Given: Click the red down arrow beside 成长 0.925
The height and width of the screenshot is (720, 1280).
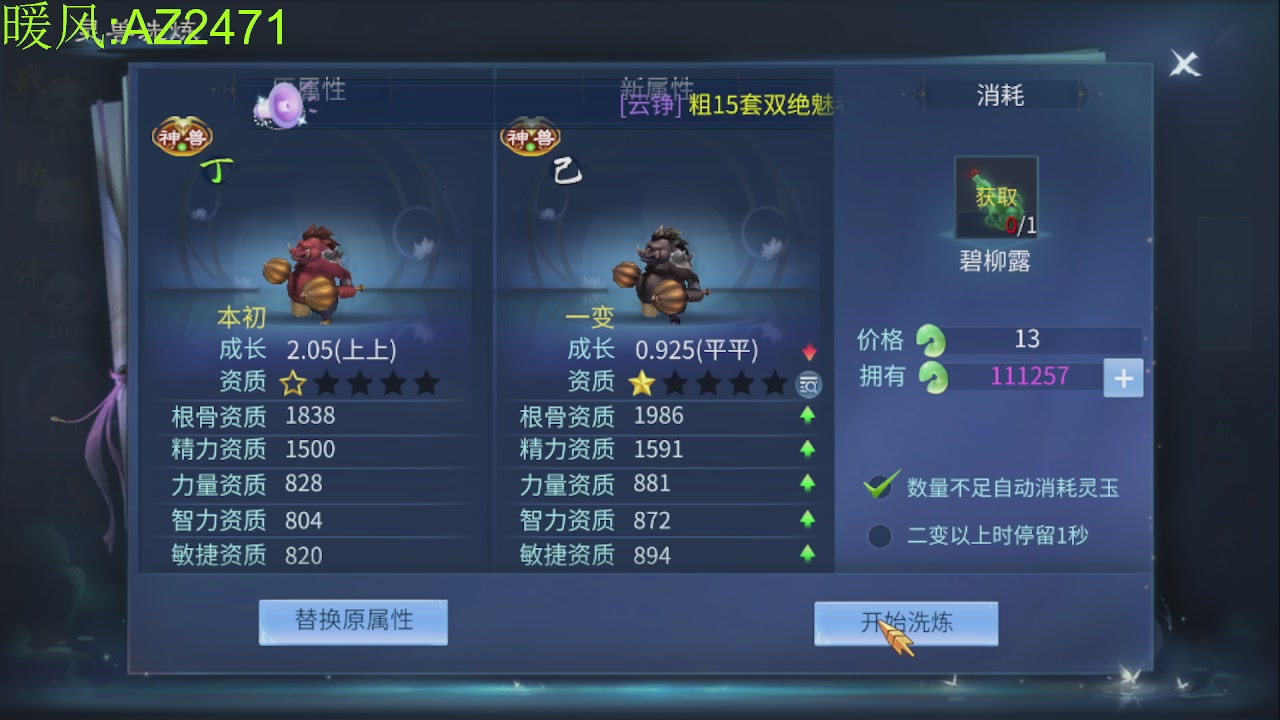Looking at the screenshot, I should point(810,351).
